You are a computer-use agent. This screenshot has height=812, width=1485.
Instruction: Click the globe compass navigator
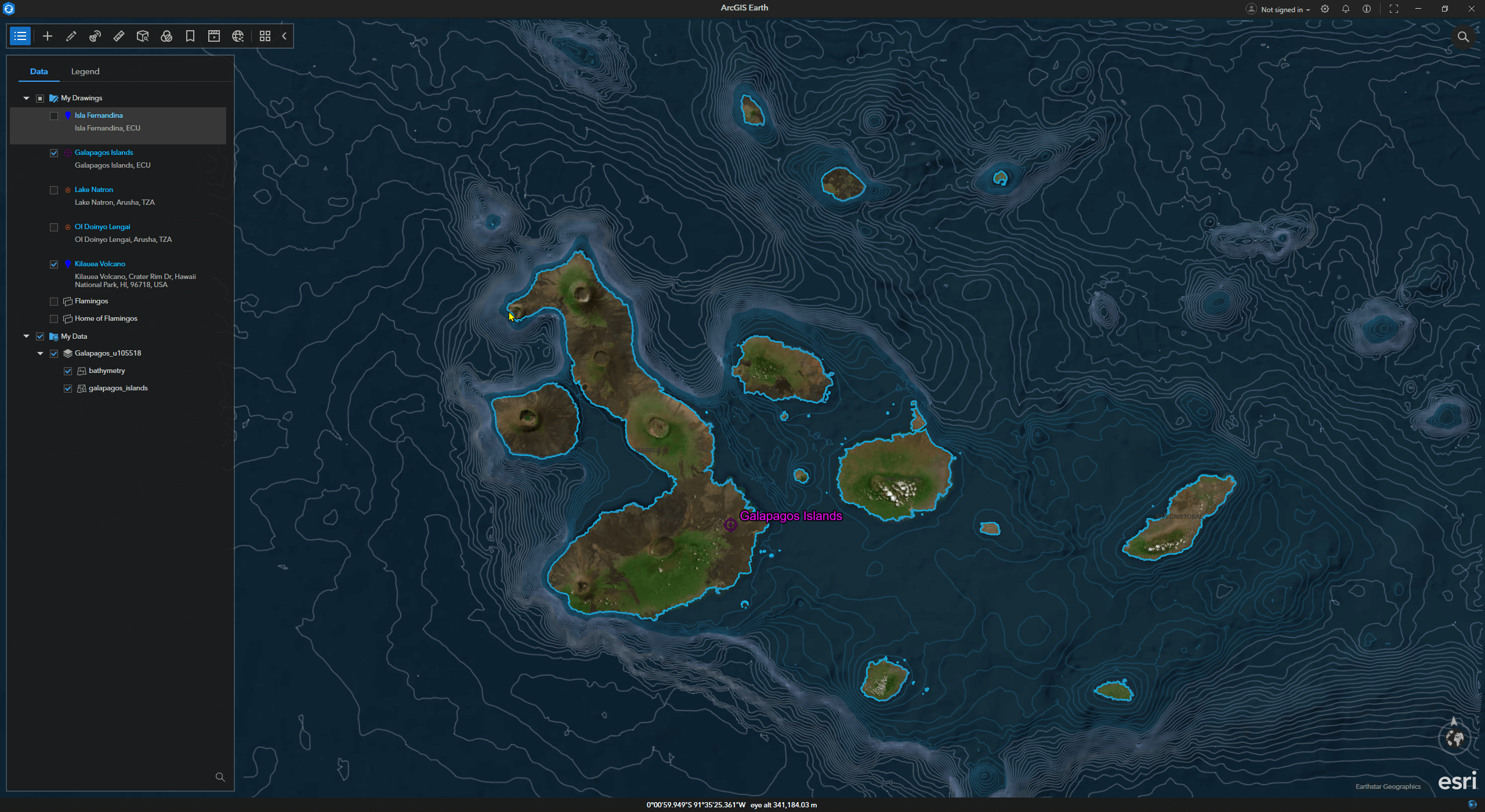1454,738
